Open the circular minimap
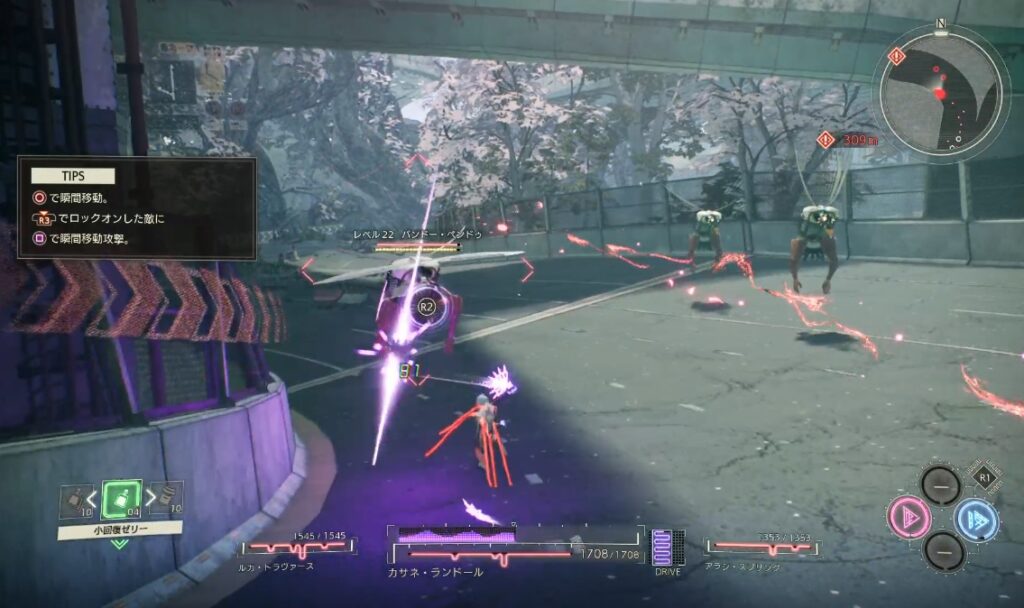Viewport: 1024px width, 608px height. [x=940, y=90]
